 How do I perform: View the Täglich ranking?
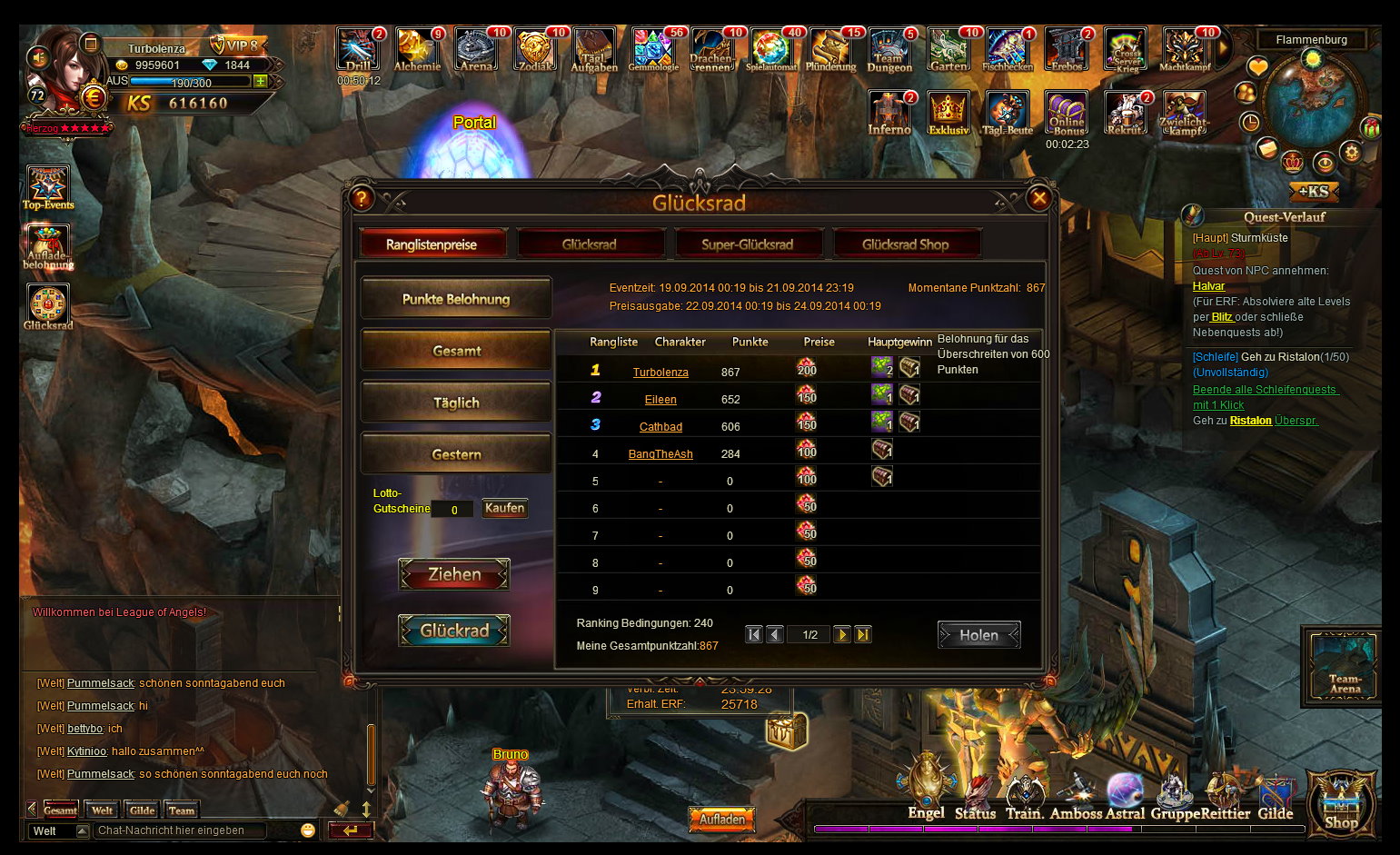point(456,403)
